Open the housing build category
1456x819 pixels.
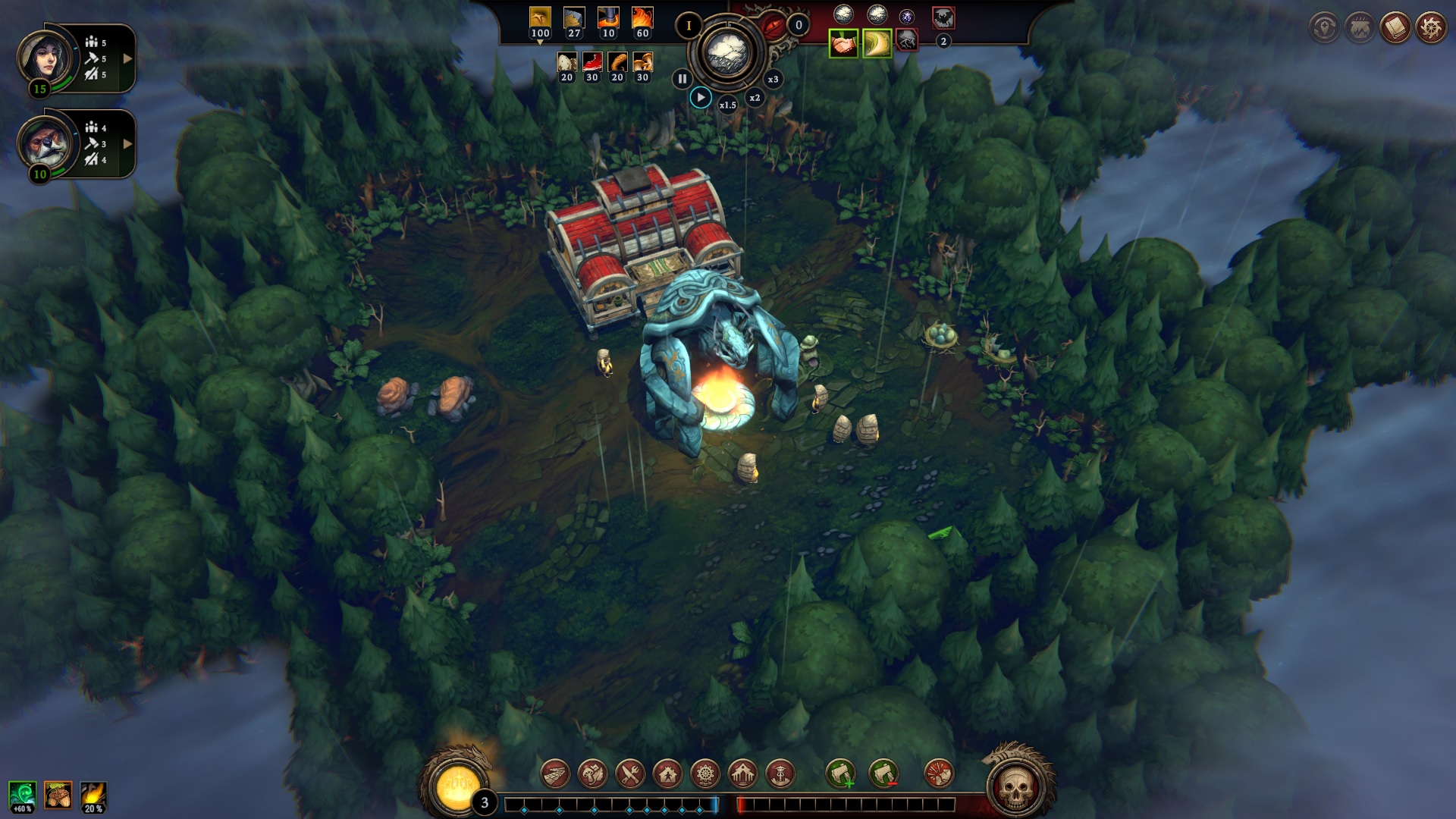667,774
